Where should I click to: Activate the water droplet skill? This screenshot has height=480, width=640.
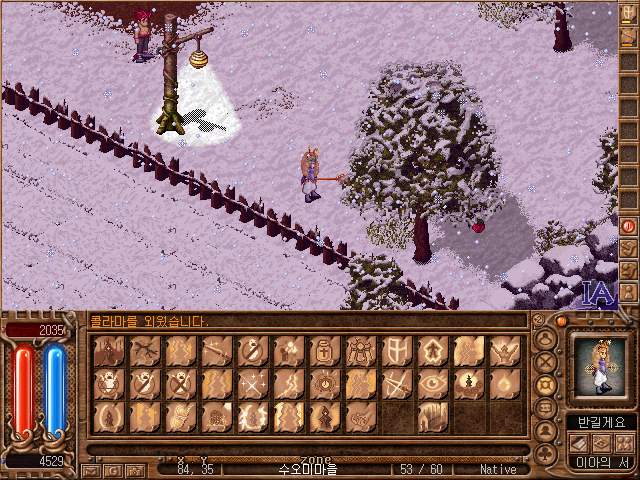click(504, 384)
